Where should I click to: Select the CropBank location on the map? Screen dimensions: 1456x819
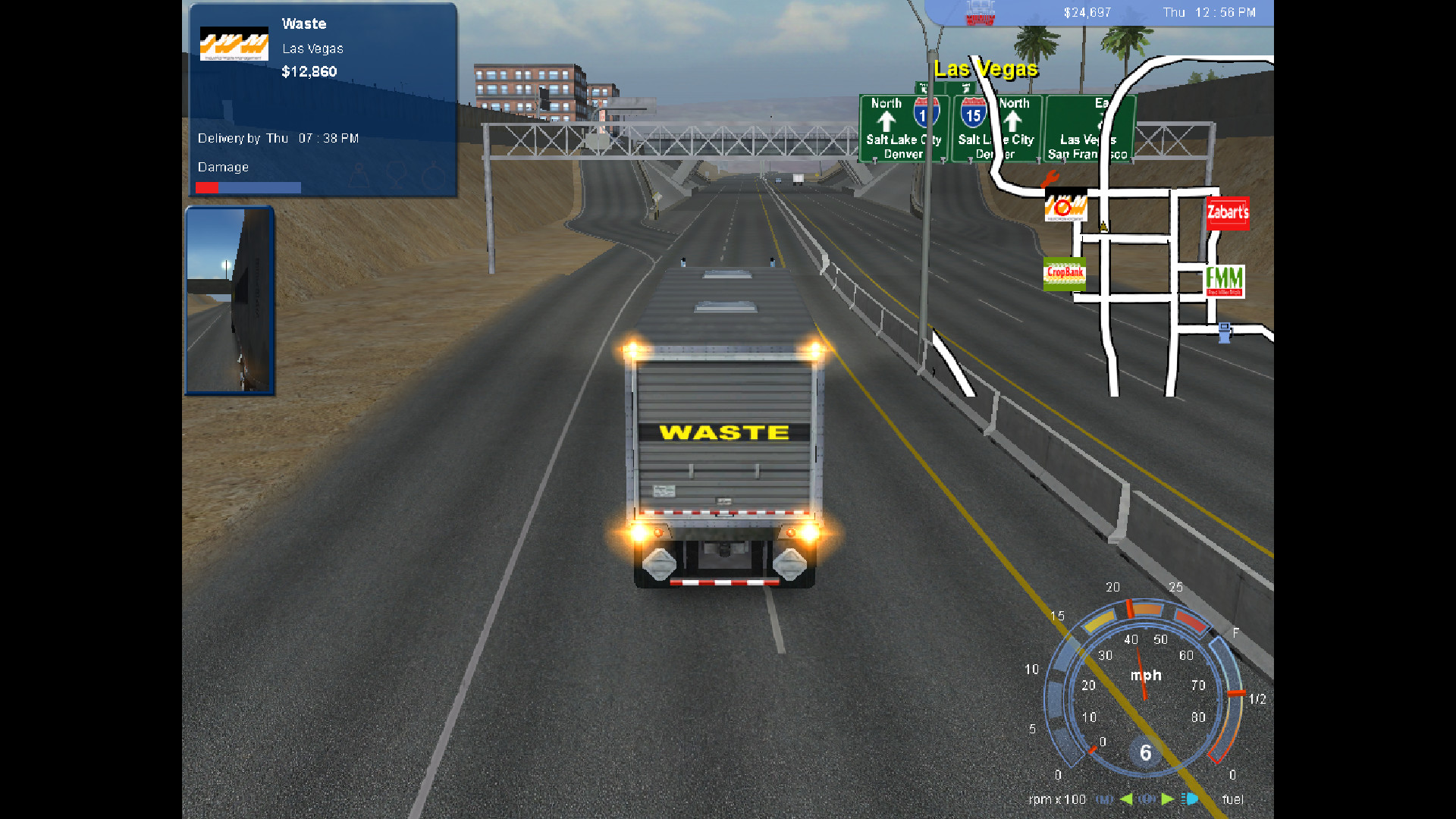click(1065, 274)
